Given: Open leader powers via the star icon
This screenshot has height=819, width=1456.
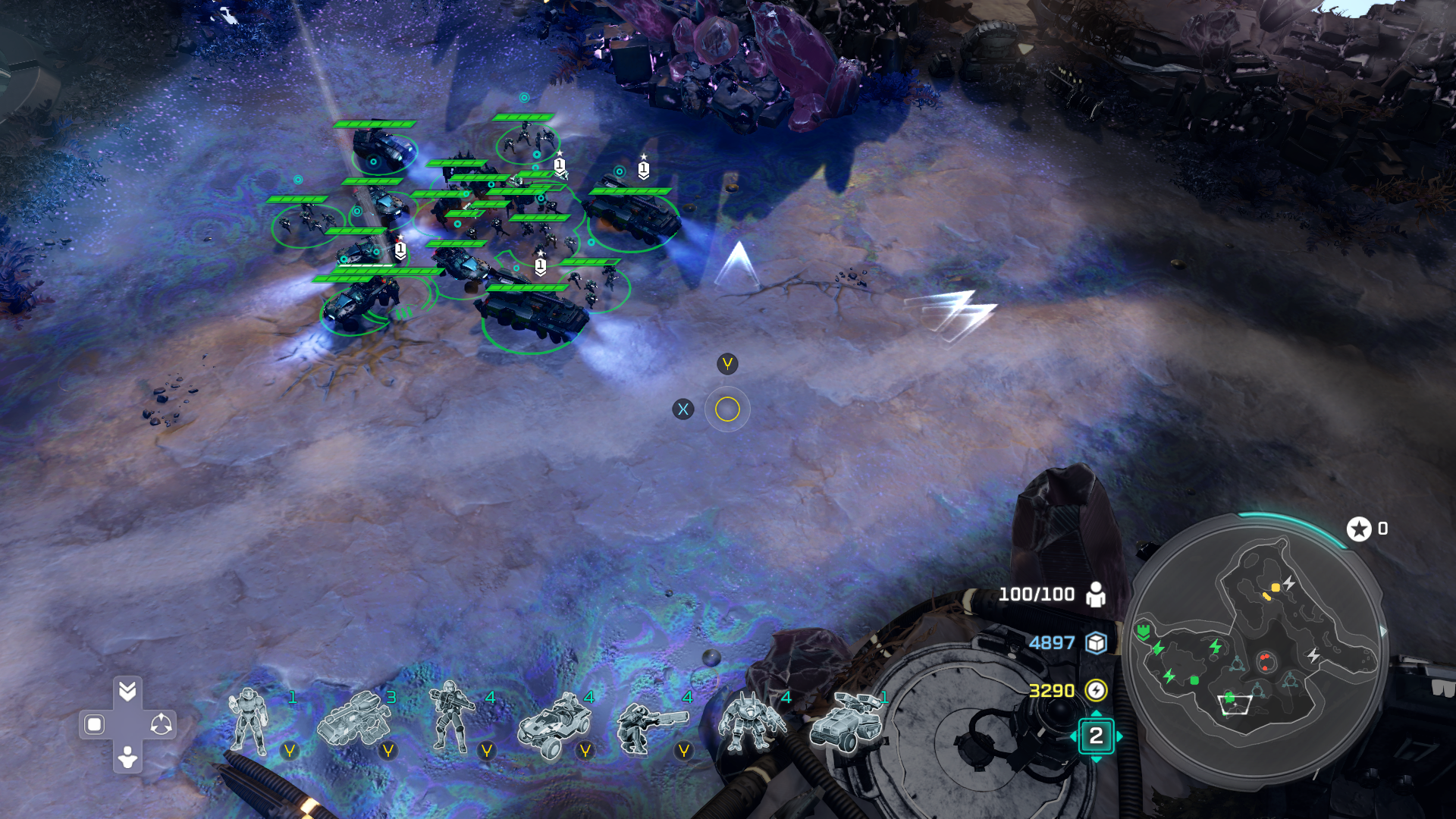Looking at the screenshot, I should 1359,529.
